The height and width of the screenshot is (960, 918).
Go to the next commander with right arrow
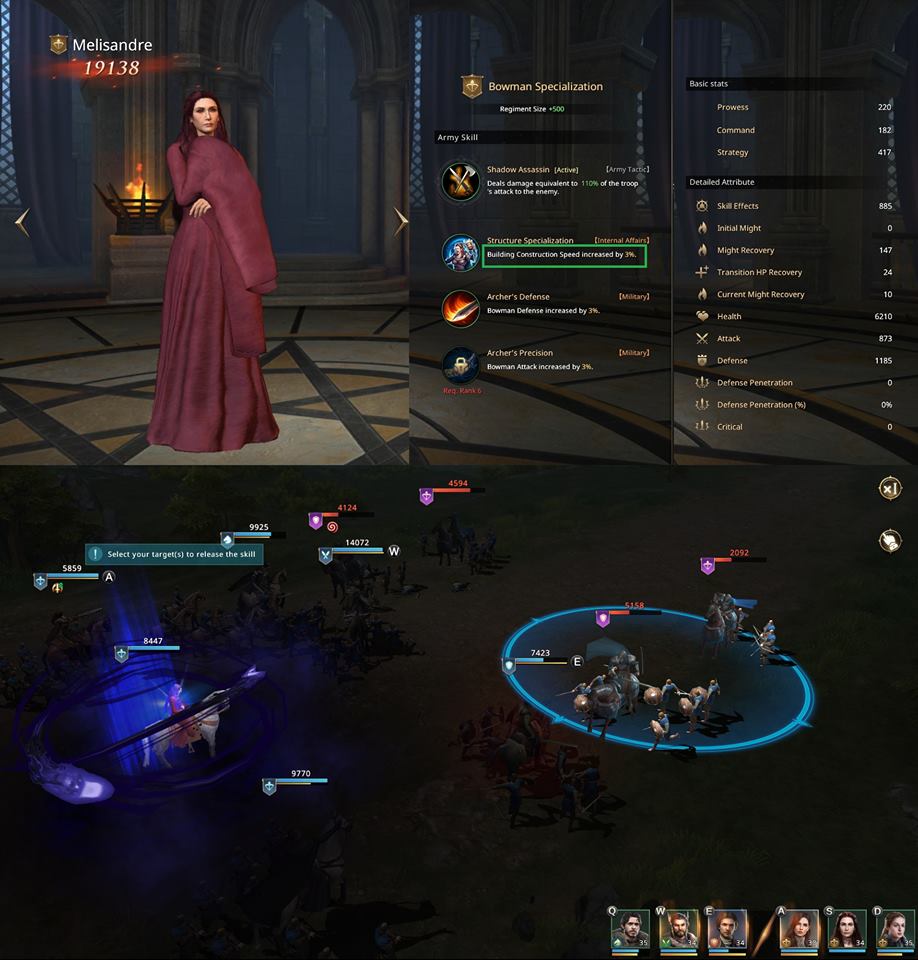[400, 221]
